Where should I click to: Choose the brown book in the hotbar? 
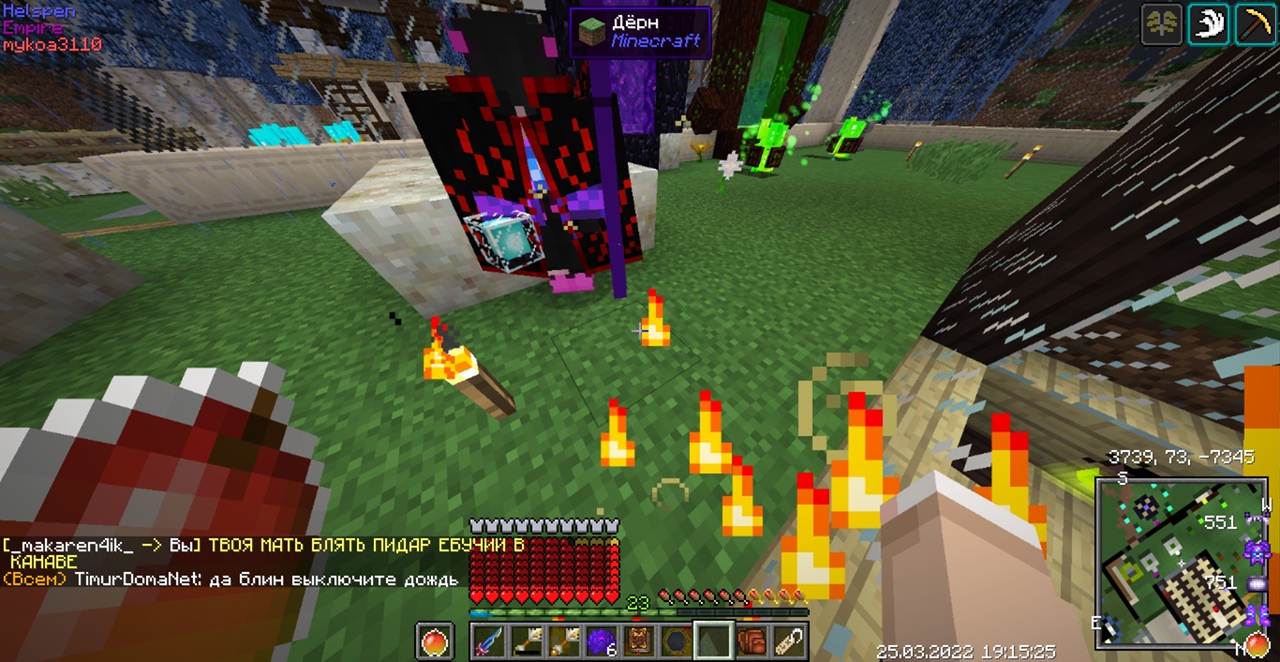pos(639,641)
